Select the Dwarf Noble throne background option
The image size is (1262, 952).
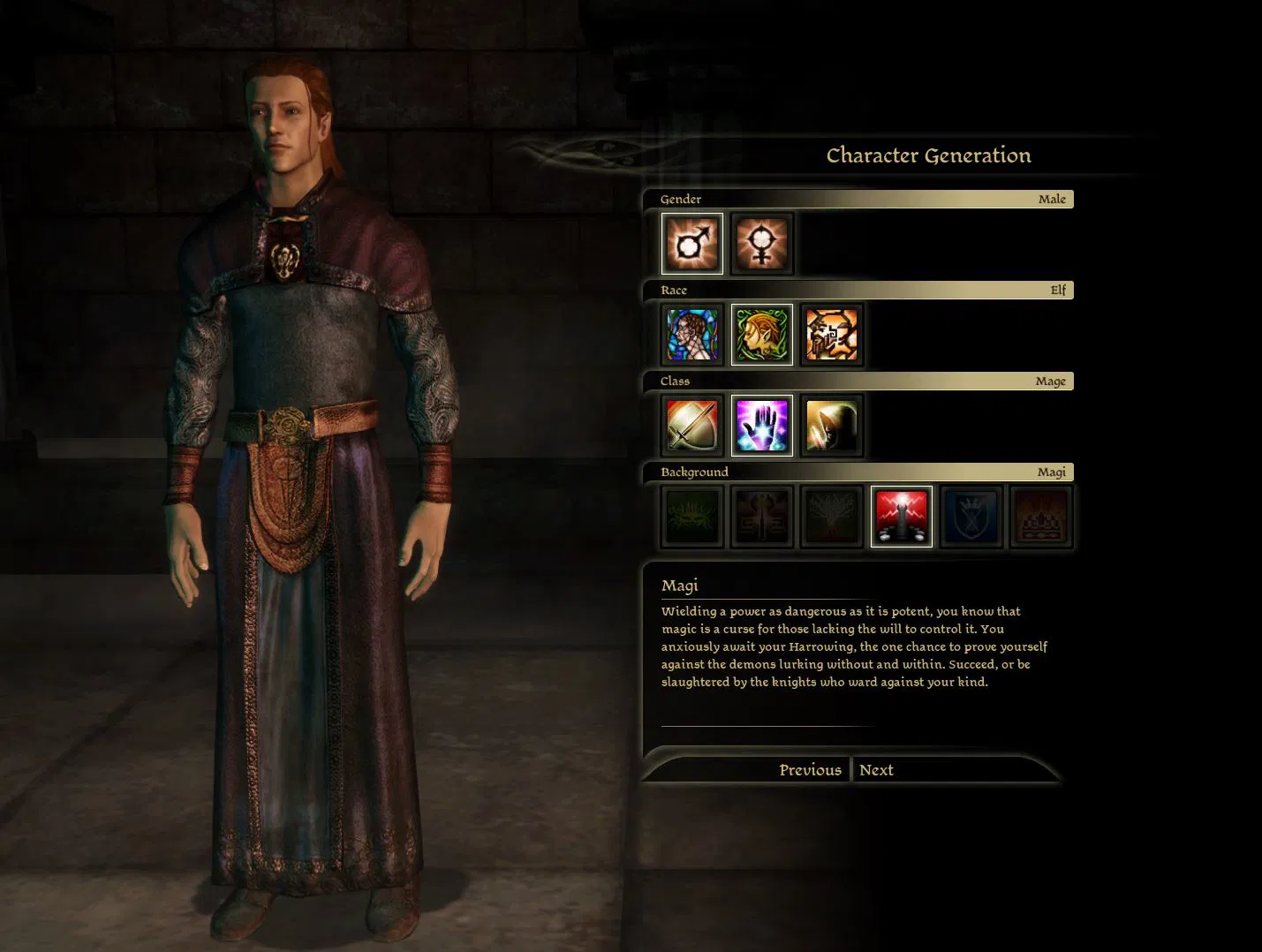coord(1040,516)
